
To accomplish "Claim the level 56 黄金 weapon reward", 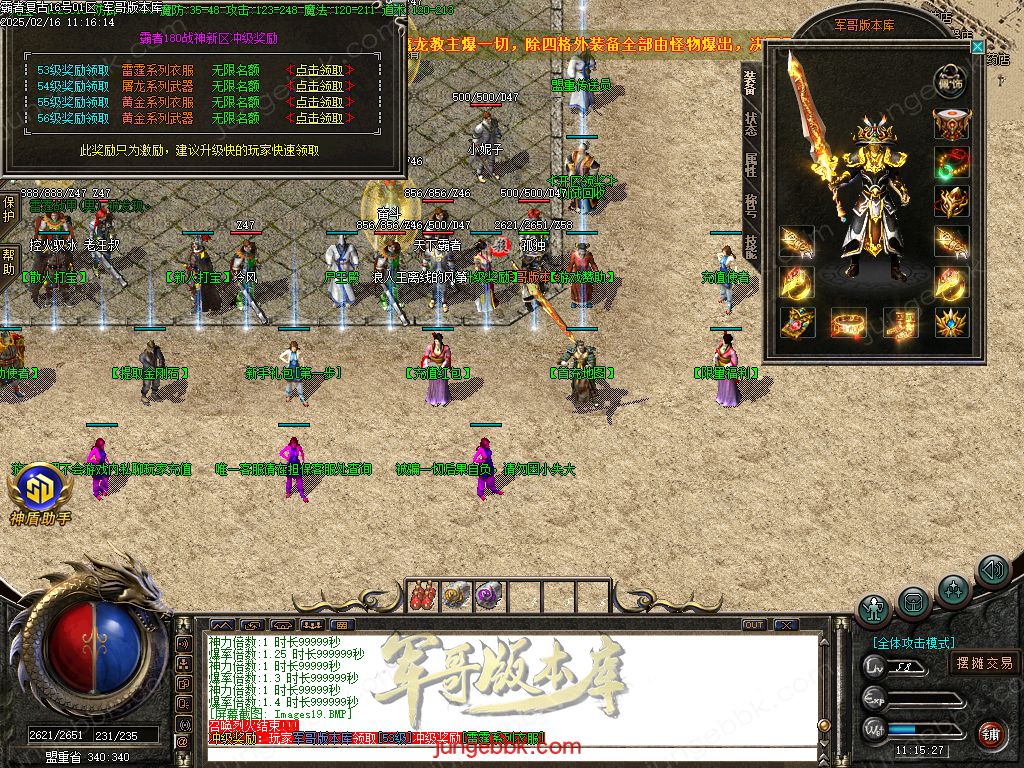I will (319, 118).
